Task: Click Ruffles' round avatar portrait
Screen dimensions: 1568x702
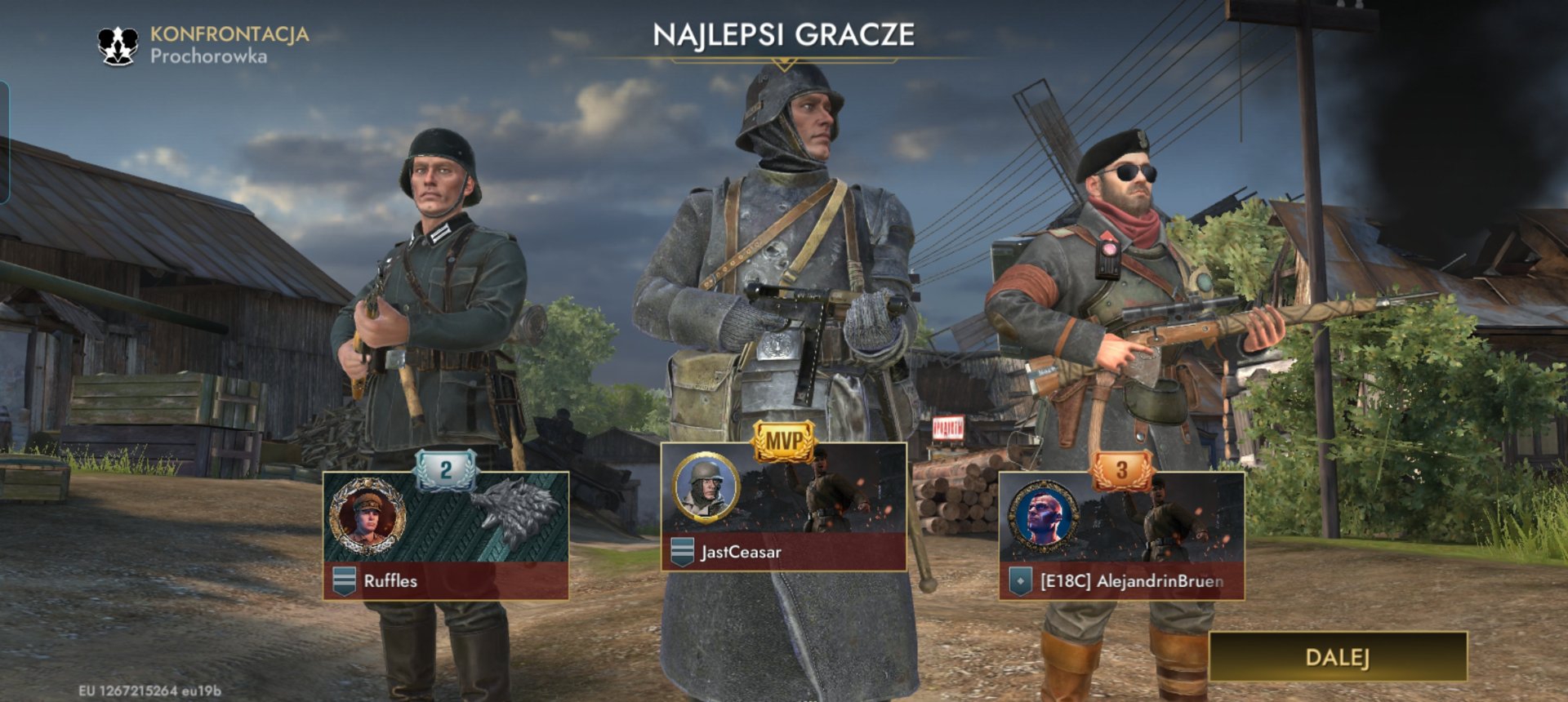Action: pos(367,518)
